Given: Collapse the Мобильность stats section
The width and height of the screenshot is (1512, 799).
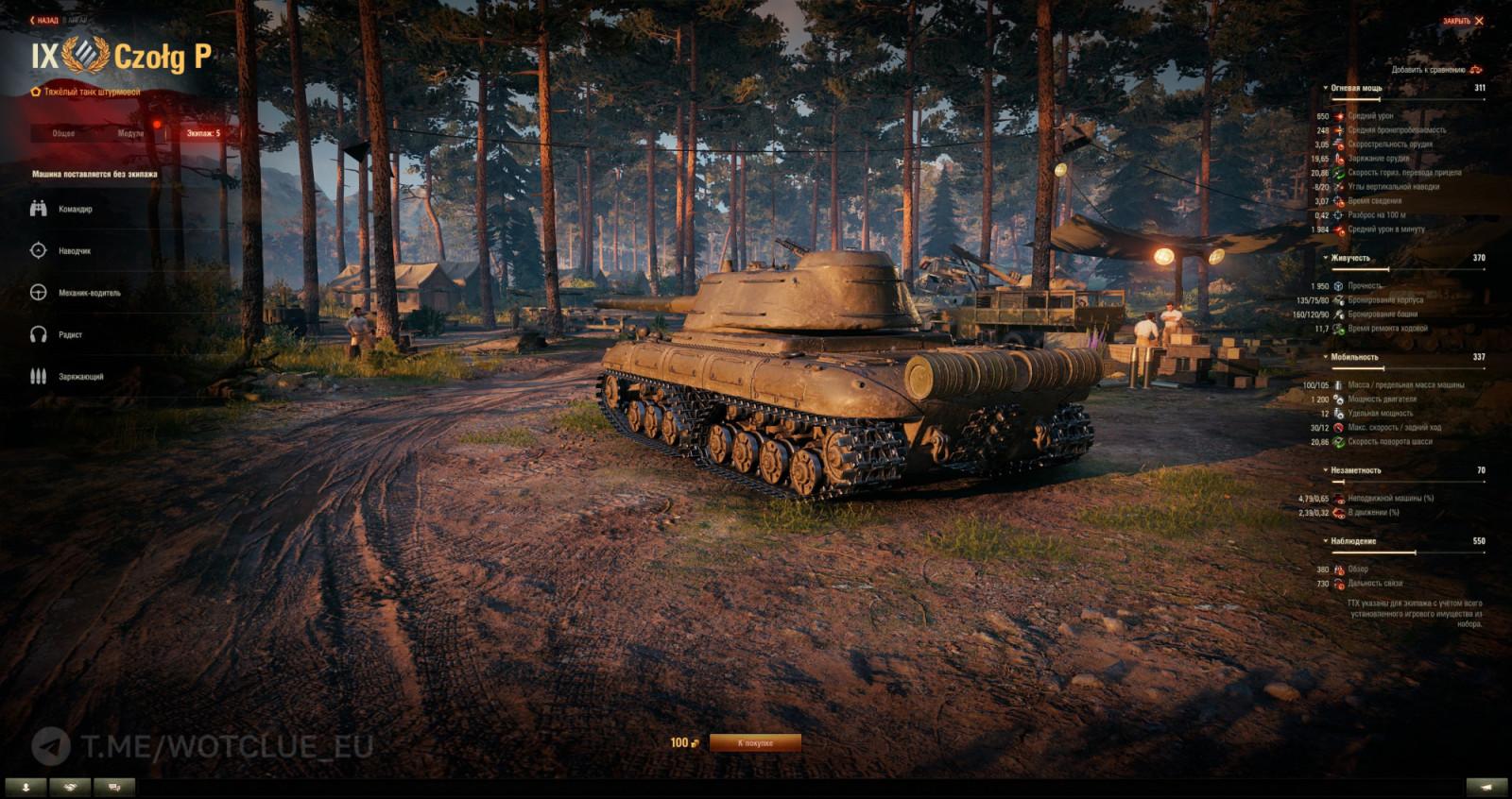Looking at the screenshot, I should coord(1326,357).
